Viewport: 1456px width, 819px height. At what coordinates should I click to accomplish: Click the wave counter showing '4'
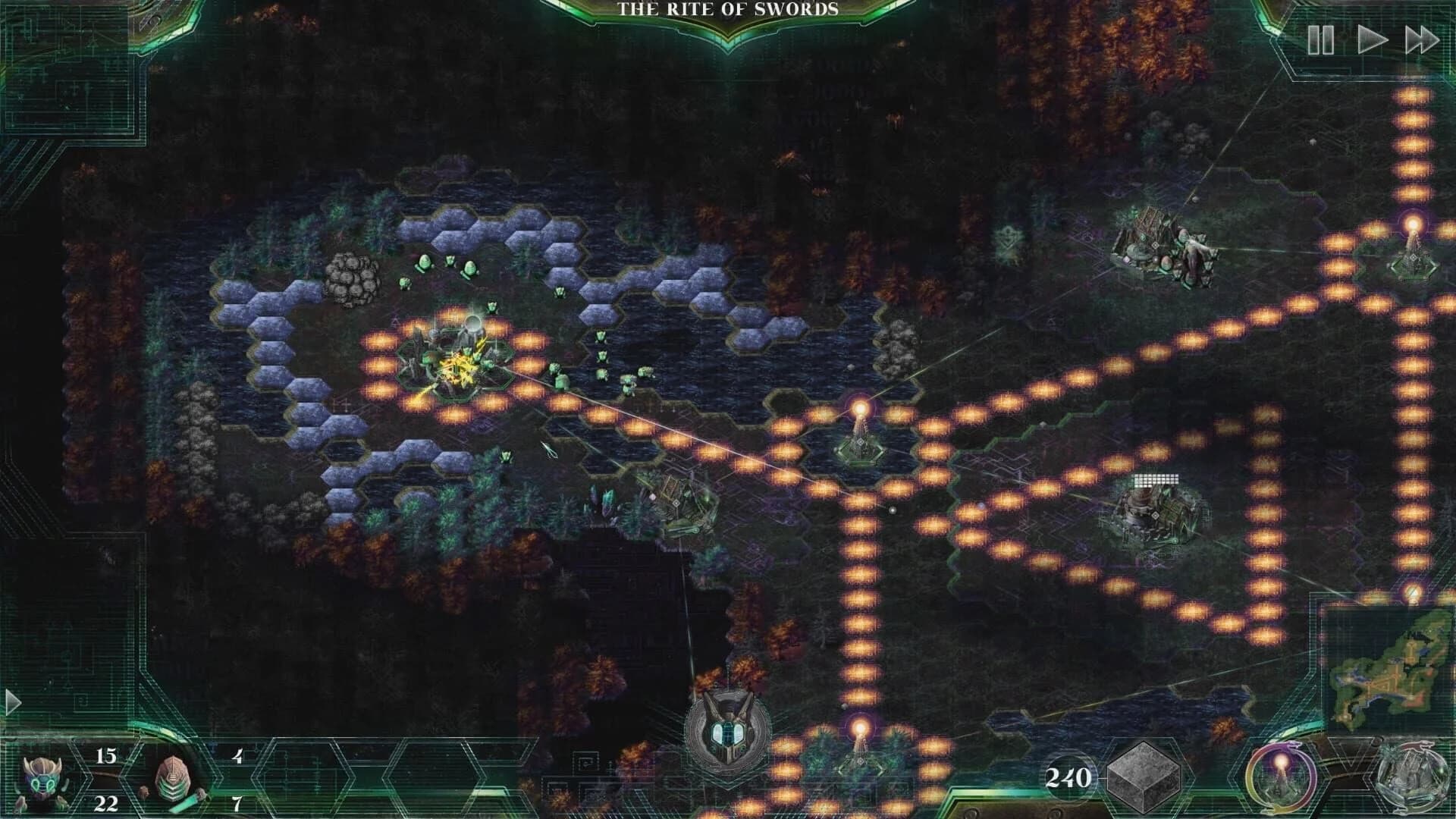point(238,755)
